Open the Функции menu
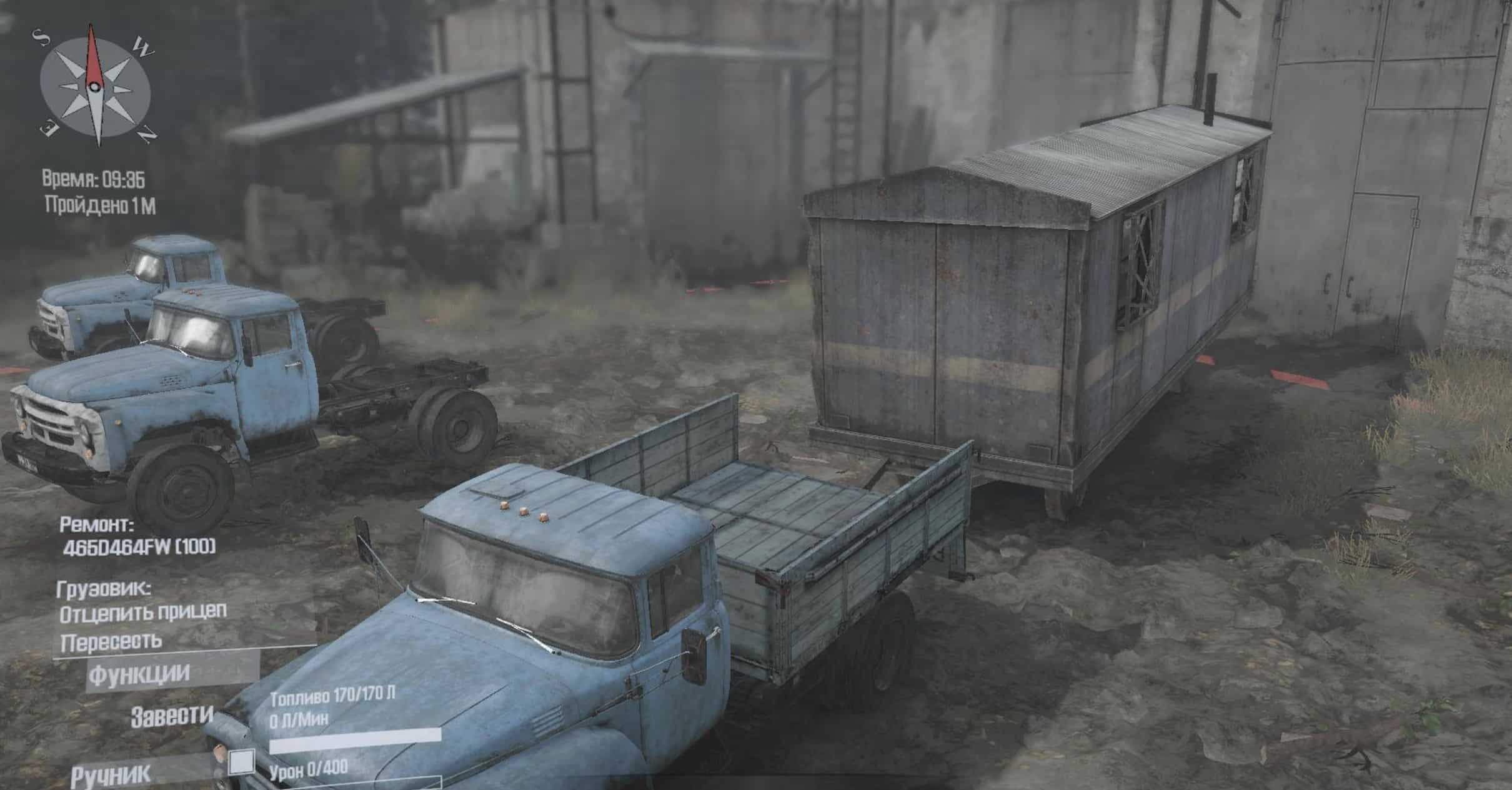 tap(139, 674)
